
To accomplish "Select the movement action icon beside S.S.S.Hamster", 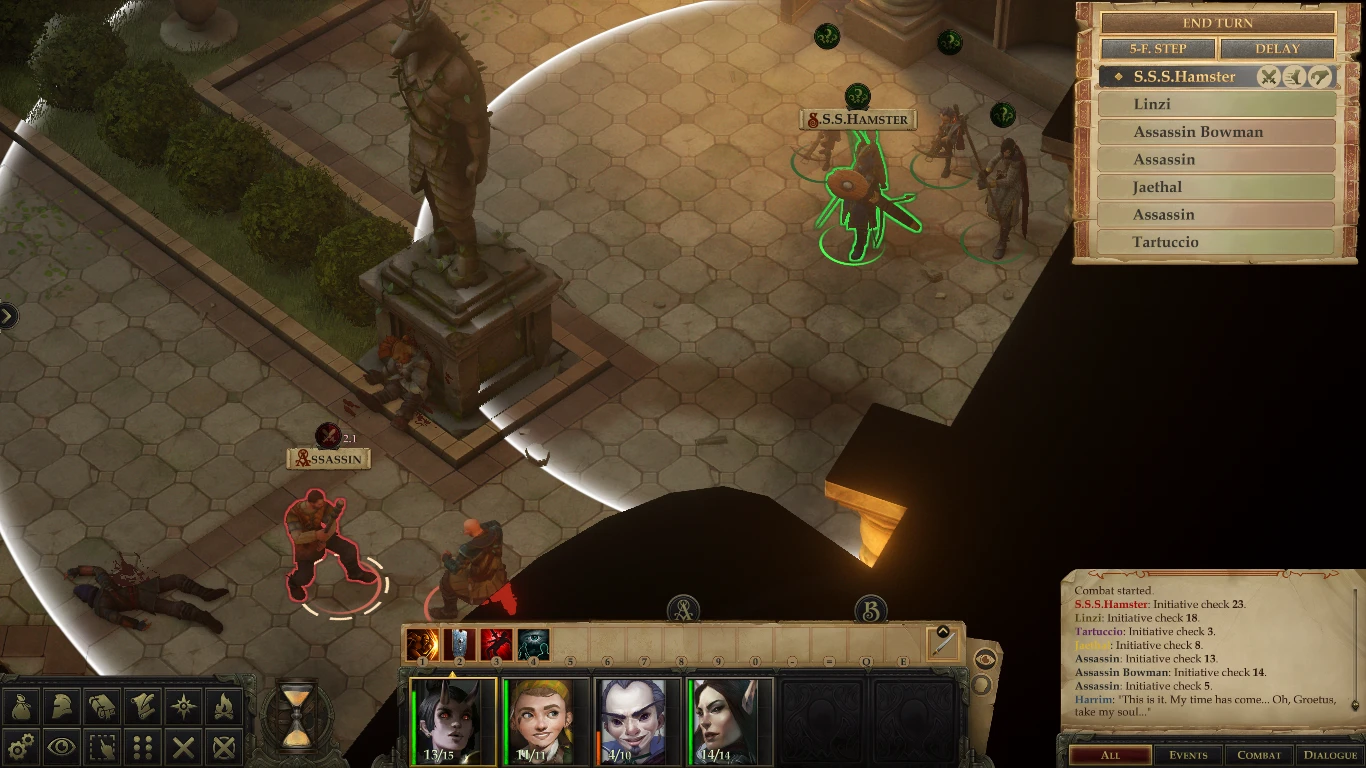I will pos(1293,76).
